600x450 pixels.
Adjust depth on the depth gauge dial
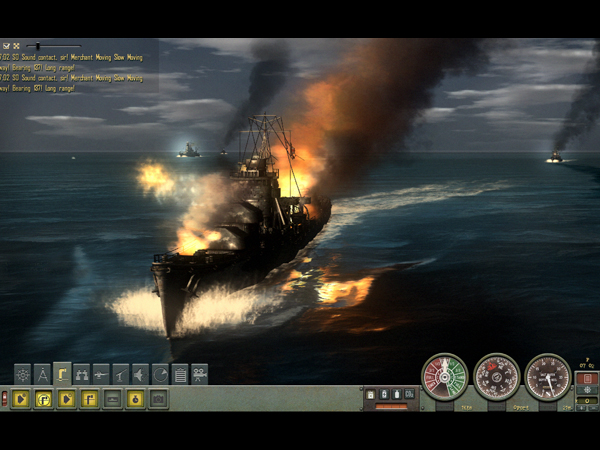(x=548, y=377)
